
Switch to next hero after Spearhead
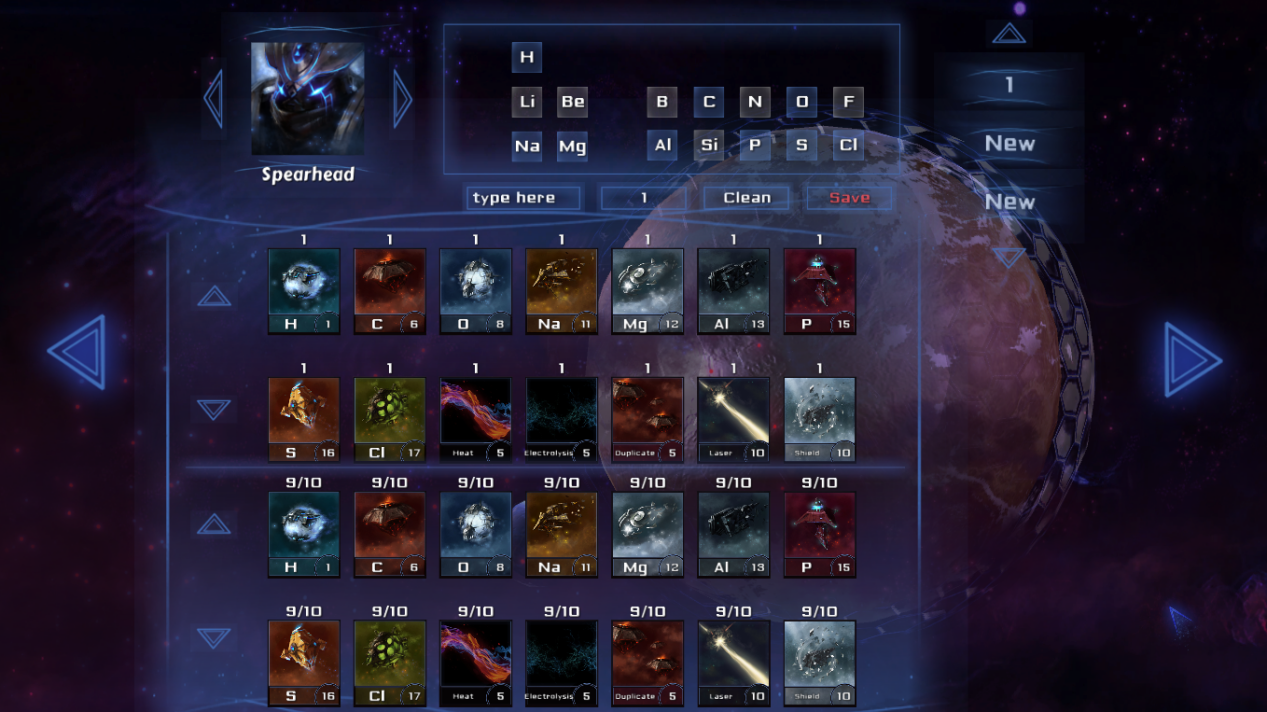pos(403,98)
